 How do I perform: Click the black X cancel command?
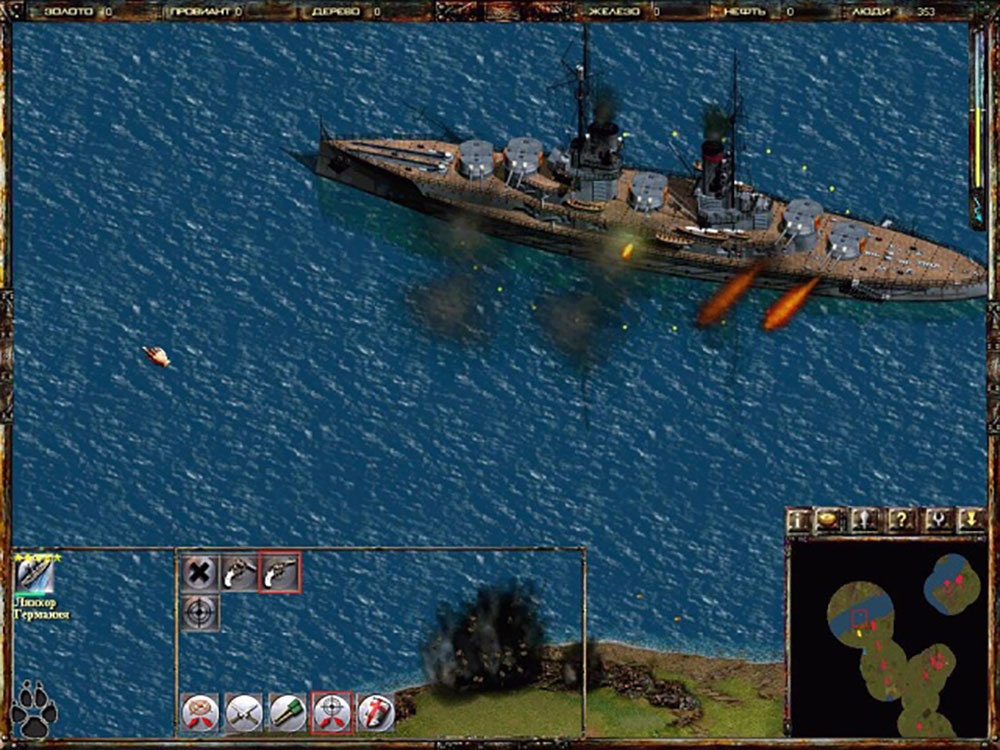point(200,572)
